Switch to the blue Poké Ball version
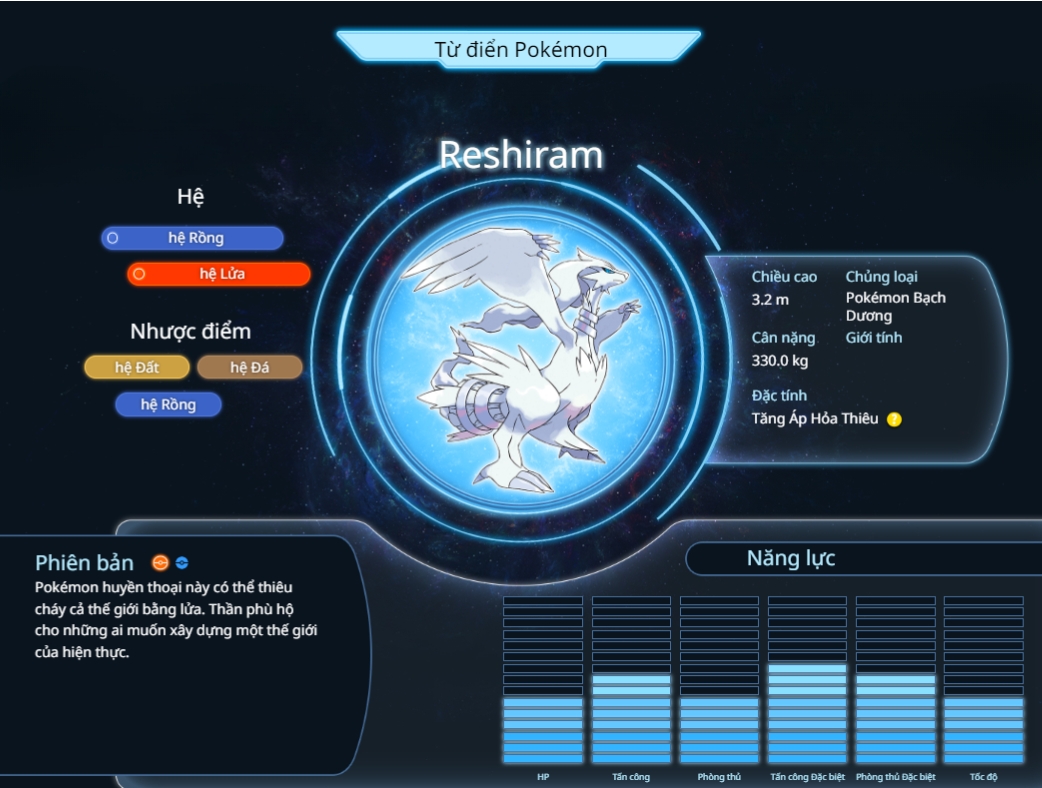This screenshot has width=1042, height=788. [182, 563]
